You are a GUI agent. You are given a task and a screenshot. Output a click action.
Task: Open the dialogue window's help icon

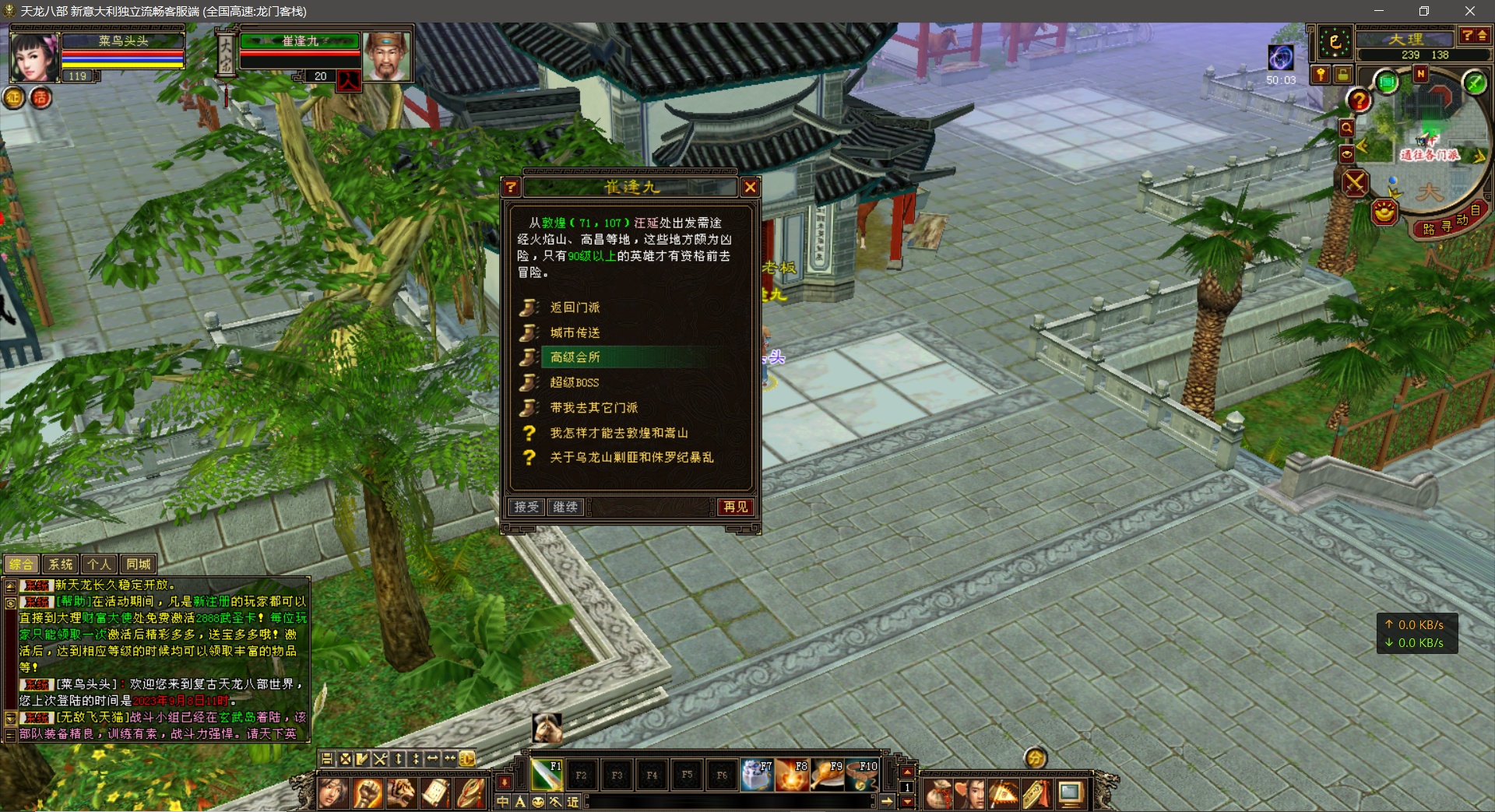[x=511, y=187]
